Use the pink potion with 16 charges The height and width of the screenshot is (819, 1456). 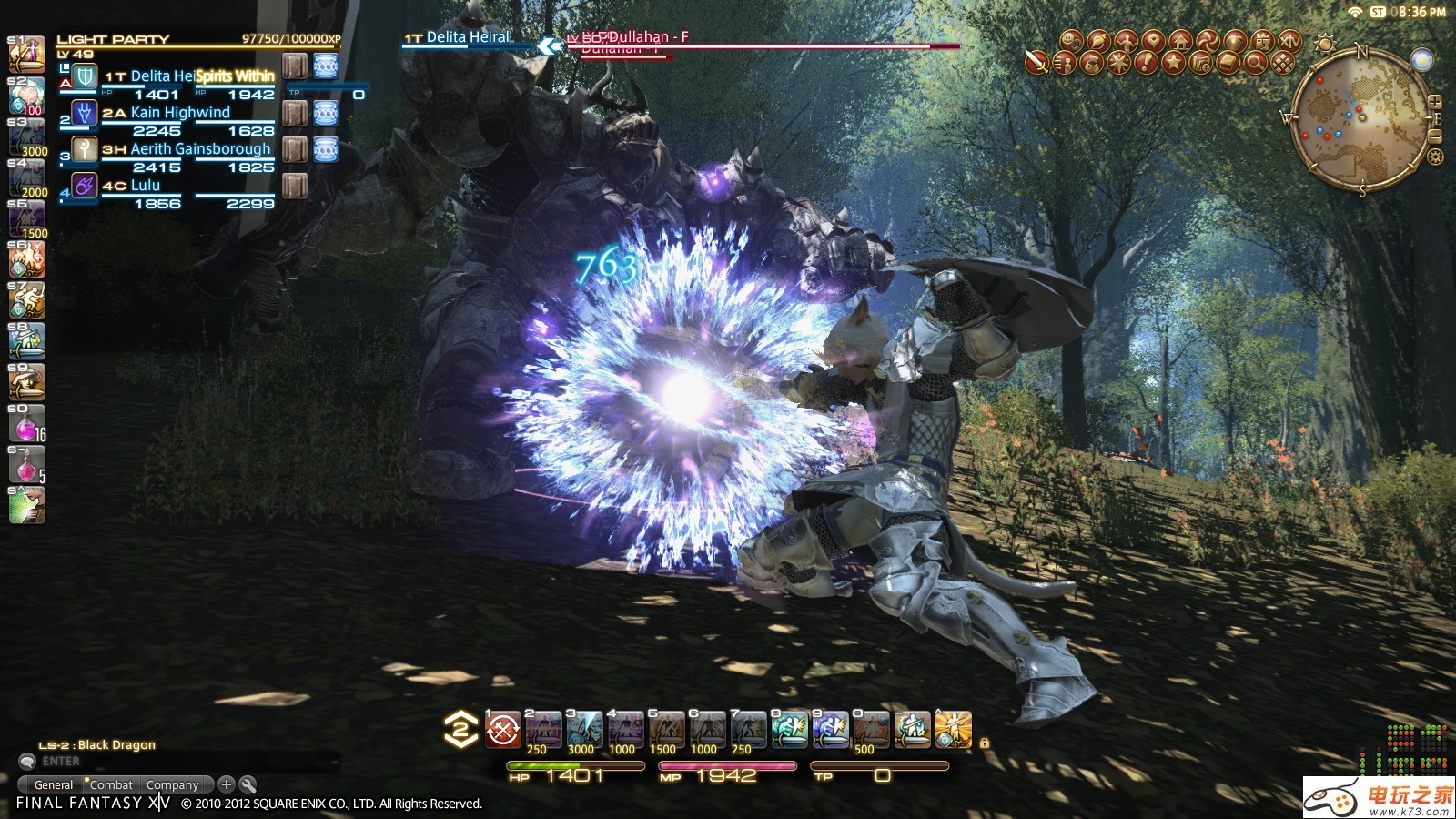click(26, 424)
